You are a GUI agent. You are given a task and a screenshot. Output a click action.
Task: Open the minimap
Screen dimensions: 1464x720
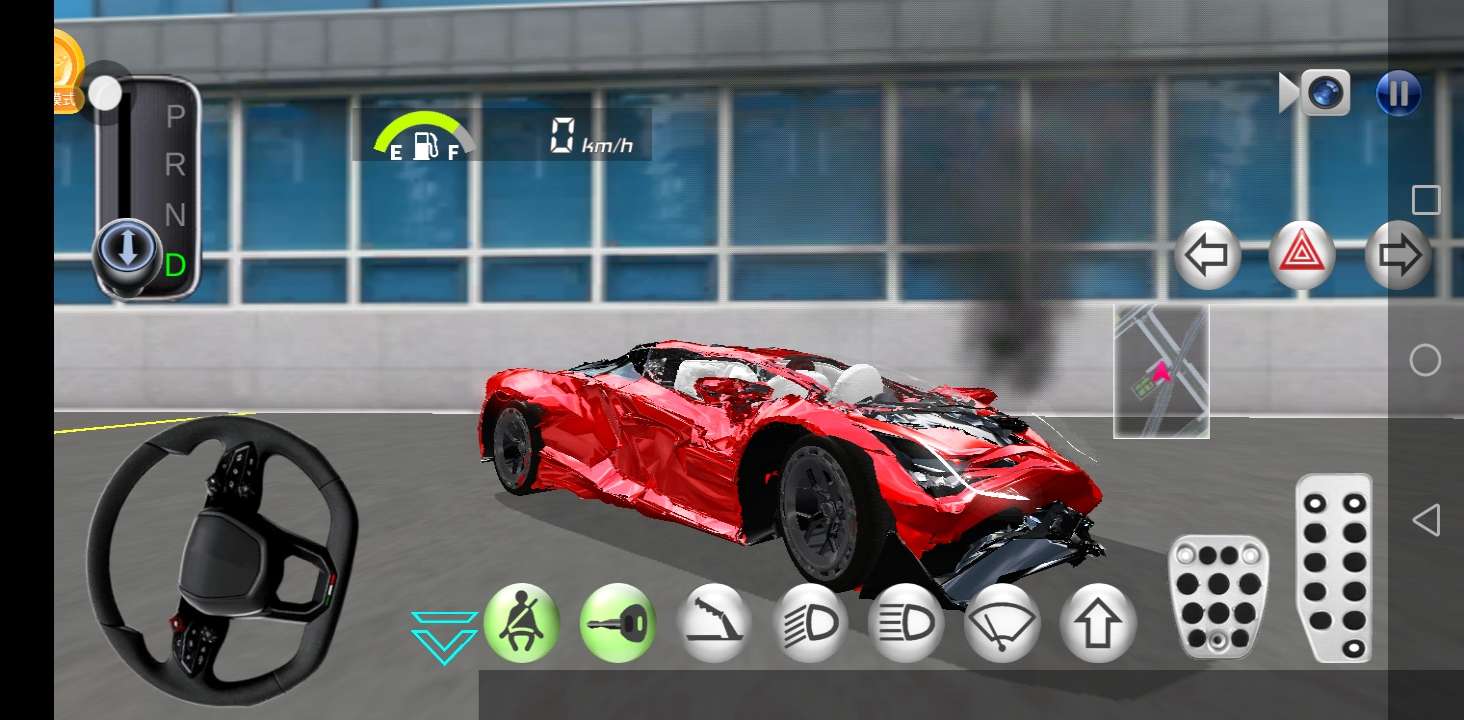(x=1161, y=372)
